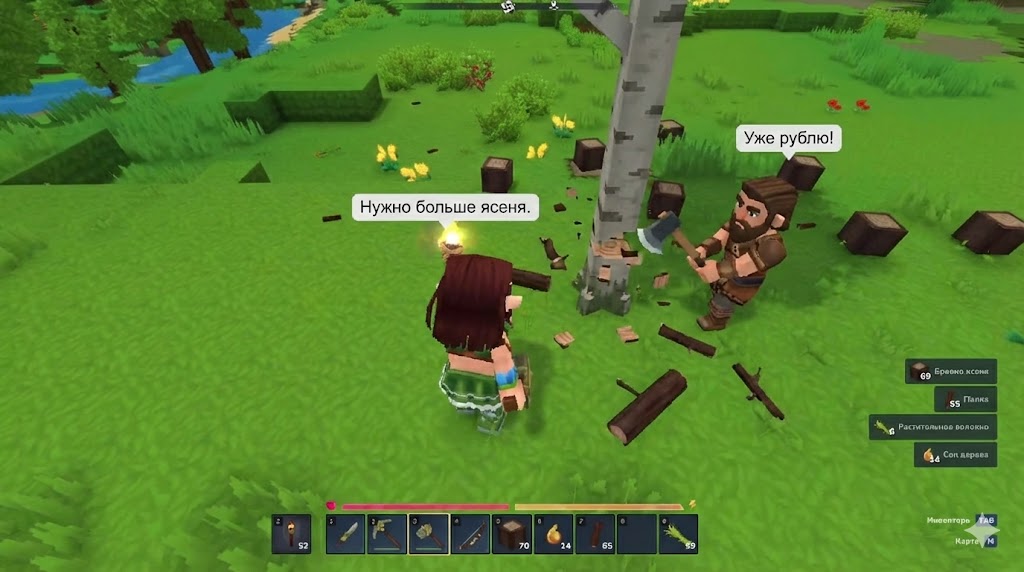
Task: Click the compass bar at the top
Action: coord(530,6)
